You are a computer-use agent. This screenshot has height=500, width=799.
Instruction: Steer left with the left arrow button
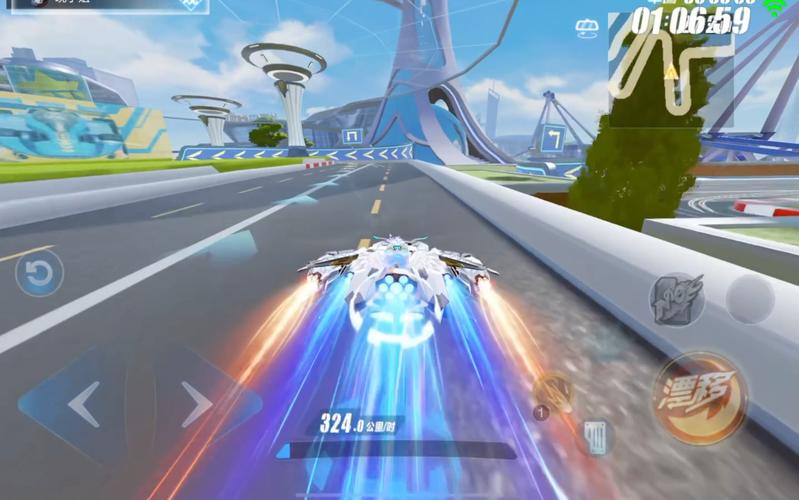coord(82,405)
